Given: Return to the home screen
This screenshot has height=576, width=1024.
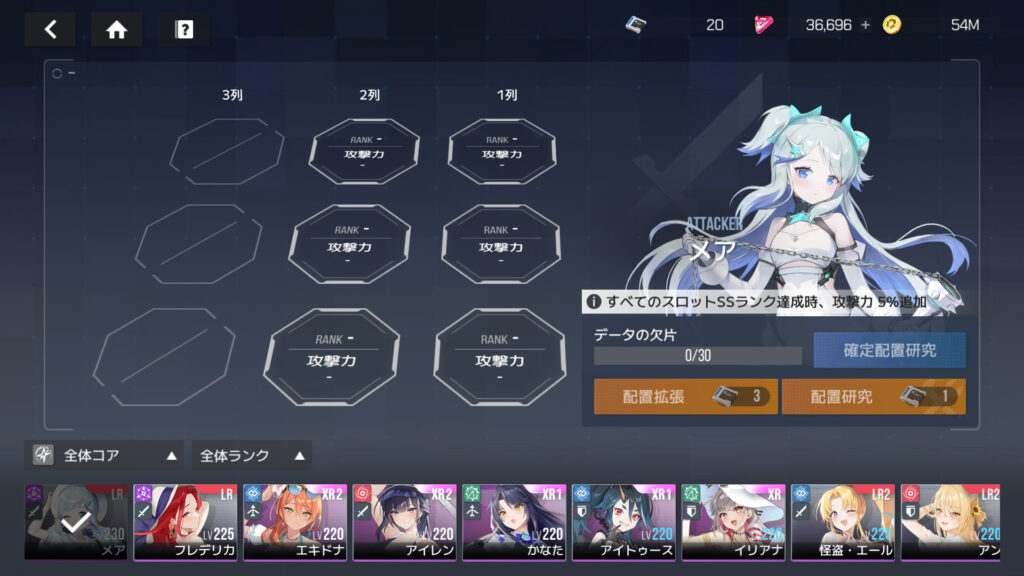Looking at the screenshot, I should pos(116,29).
